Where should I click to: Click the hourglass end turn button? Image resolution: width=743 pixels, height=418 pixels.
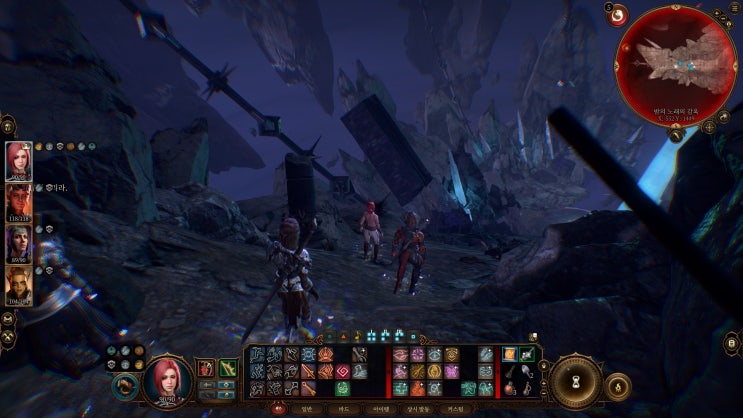click(577, 382)
